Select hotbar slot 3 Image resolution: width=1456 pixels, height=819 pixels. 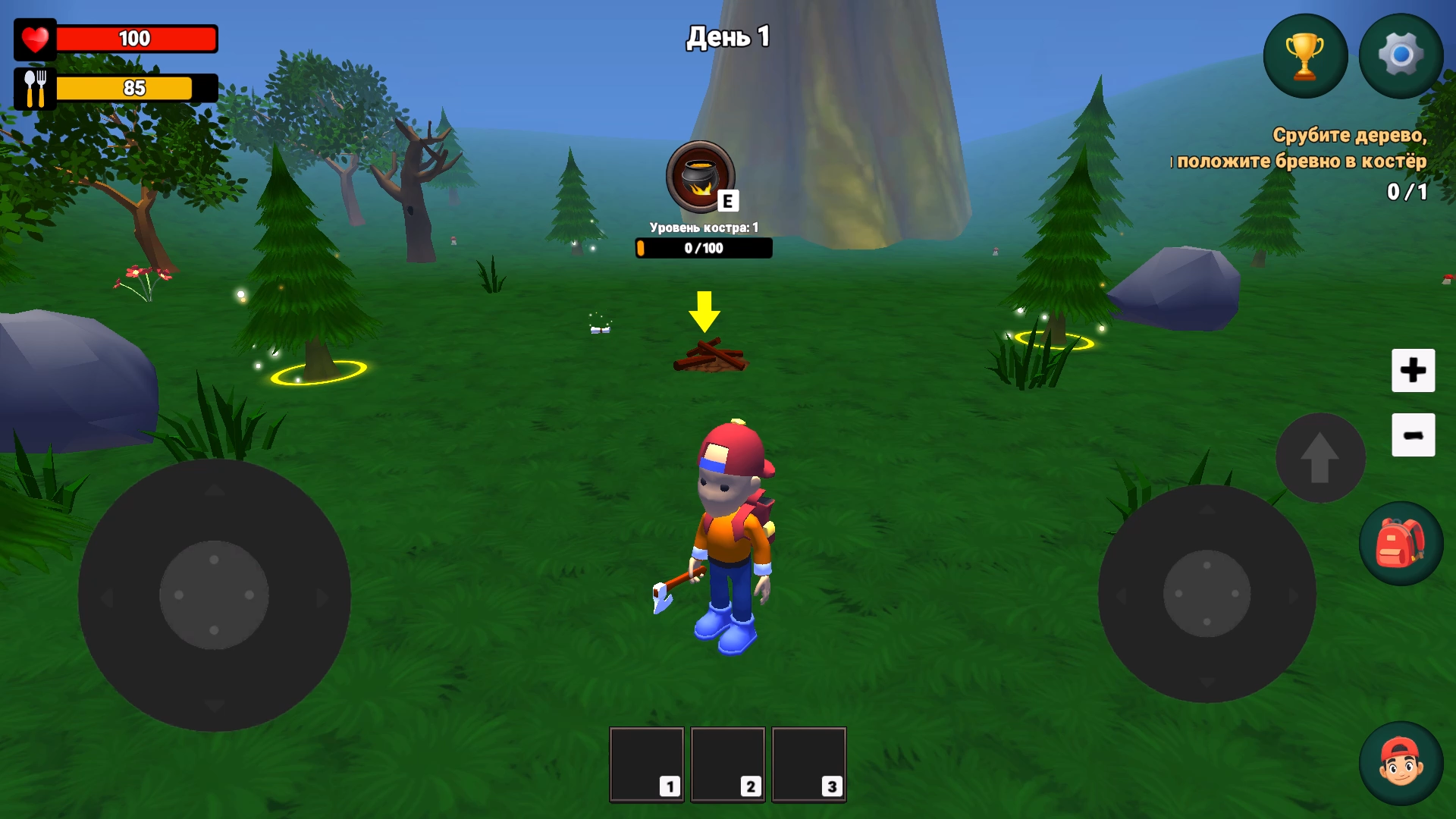click(x=809, y=763)
